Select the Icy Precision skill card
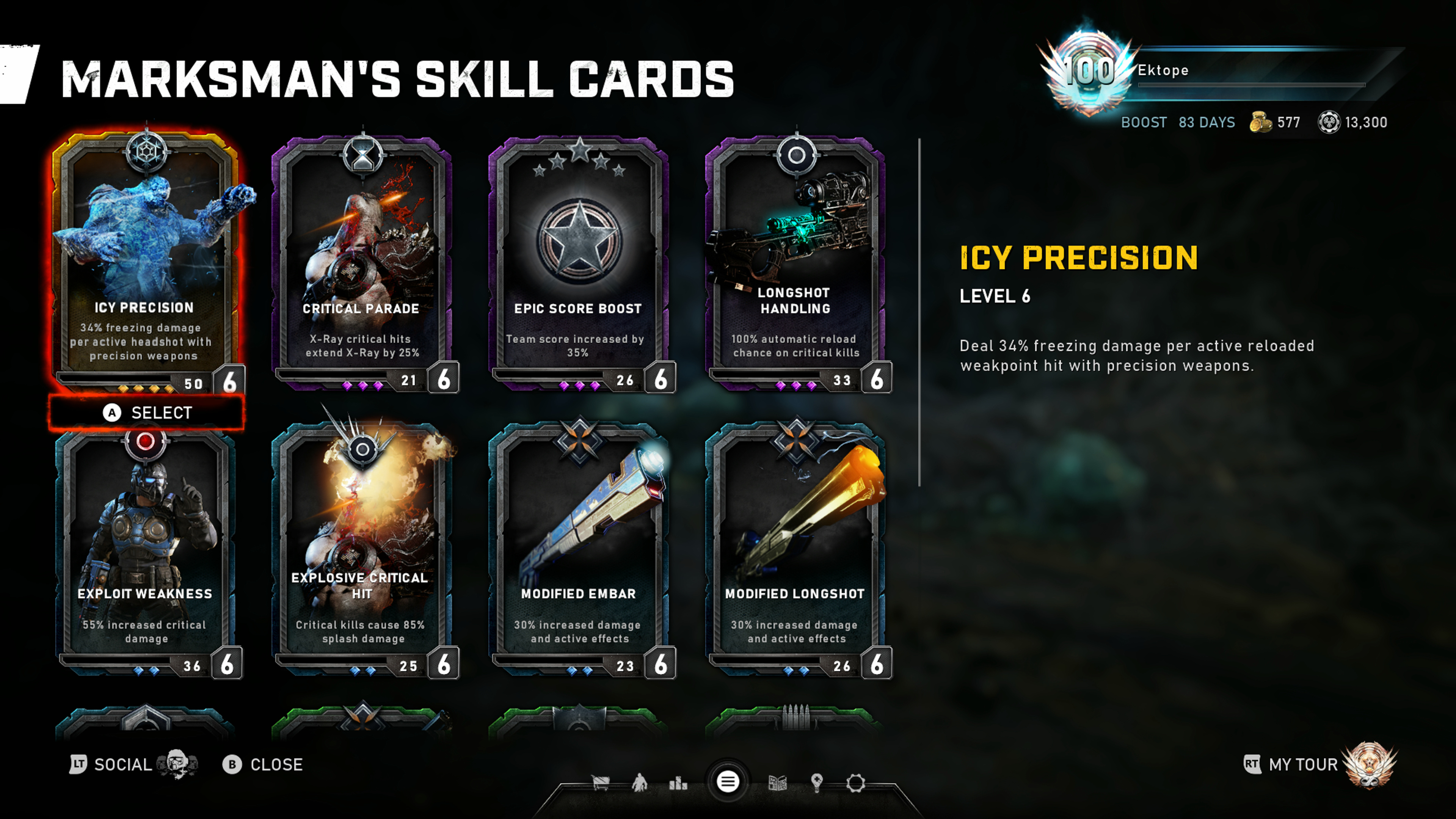The width and height of the screenshot is (1456, 819). 145,260
